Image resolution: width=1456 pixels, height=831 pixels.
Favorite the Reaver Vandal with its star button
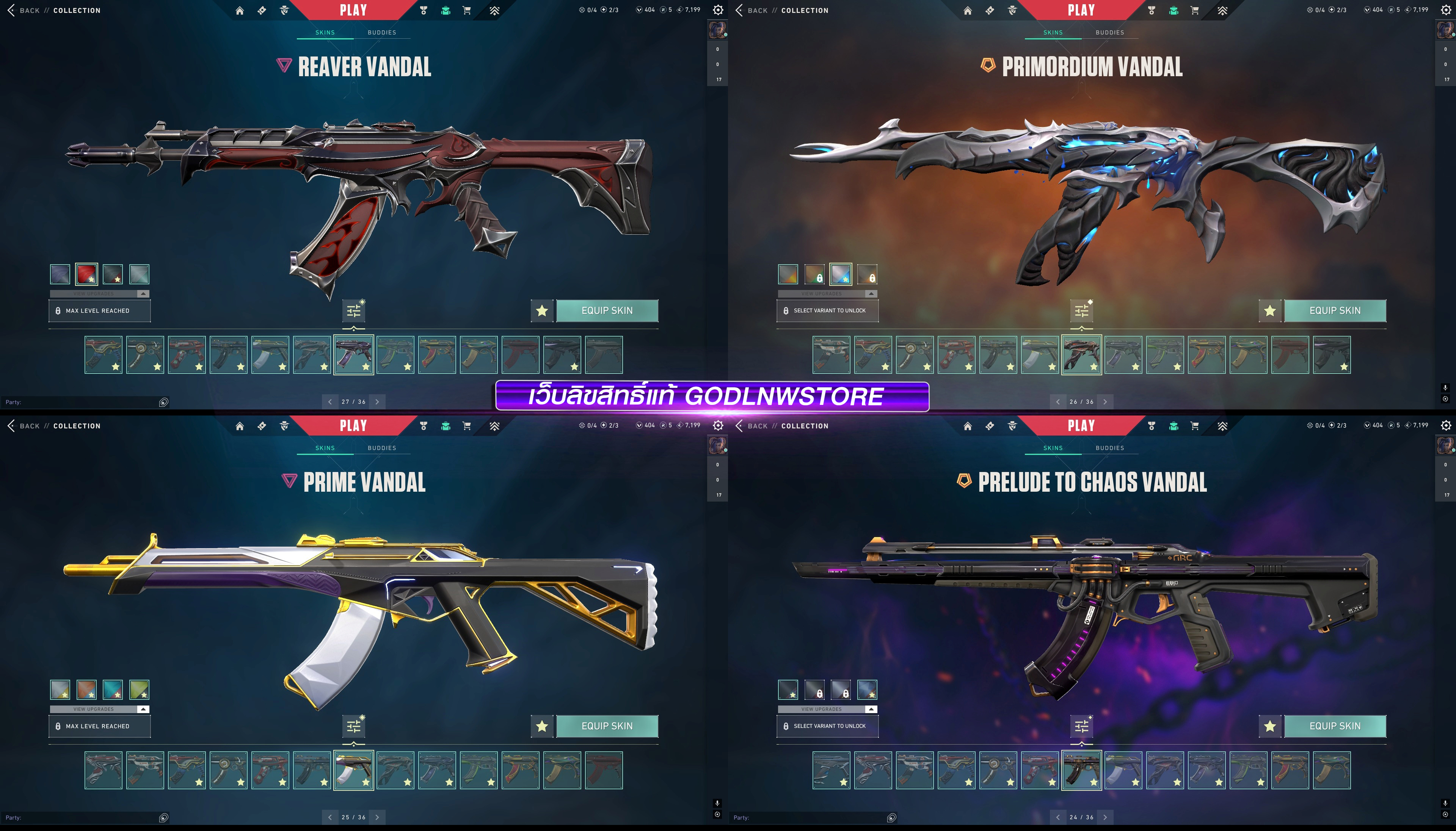[542, 310]
